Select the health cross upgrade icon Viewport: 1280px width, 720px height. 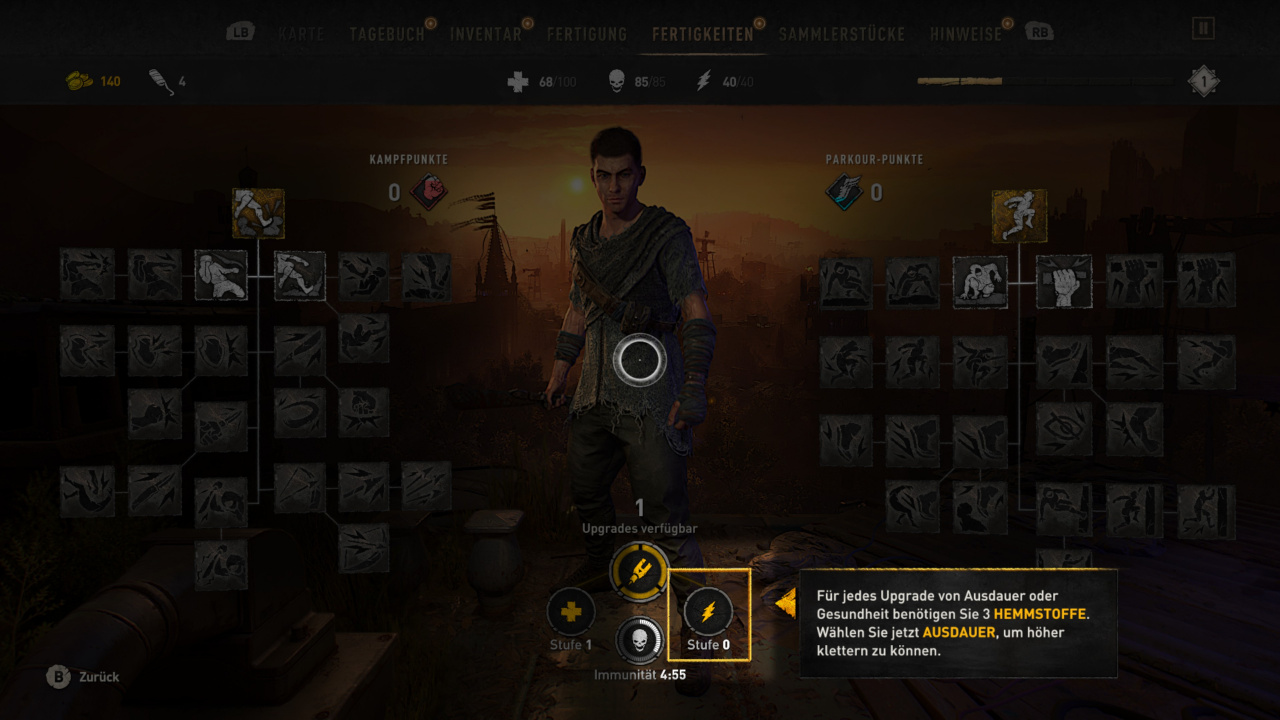[x=571, y=612]
